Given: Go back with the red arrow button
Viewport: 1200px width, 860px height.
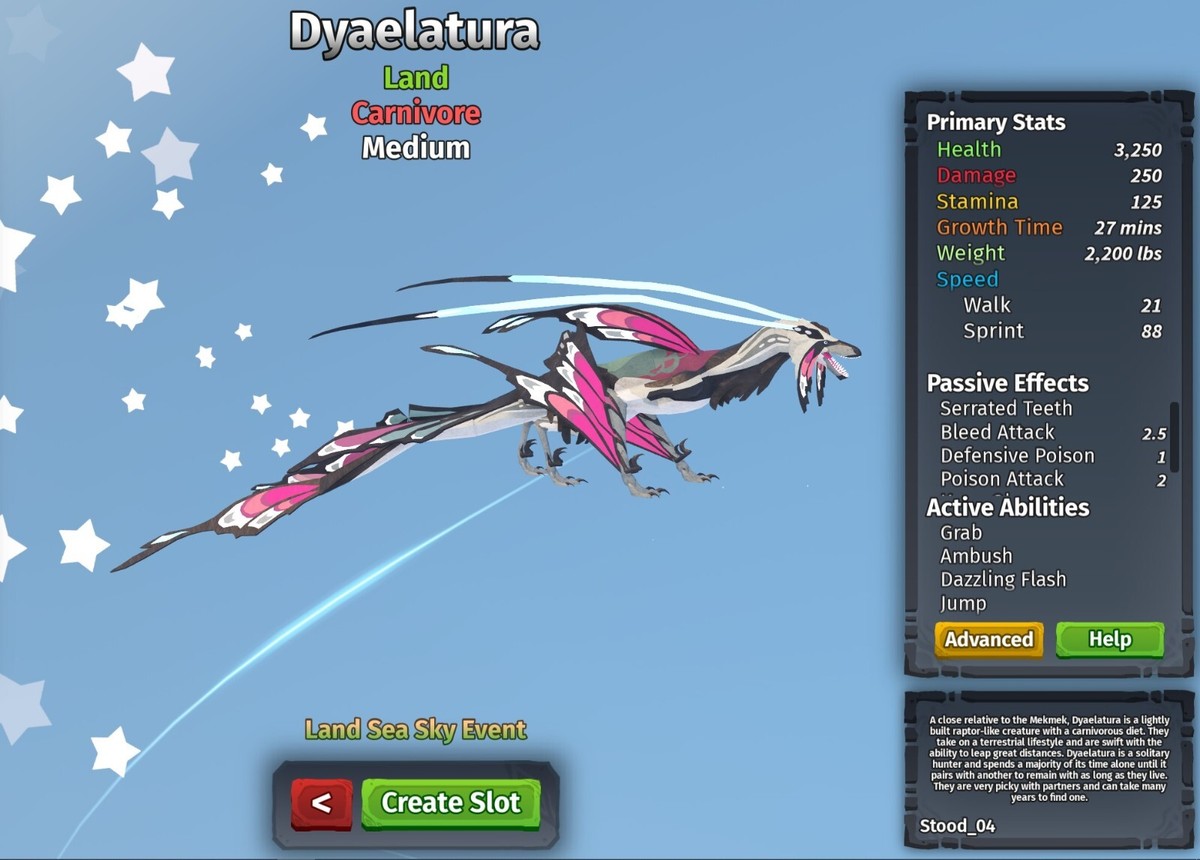Looking at the screenshot, I should 321,803.
